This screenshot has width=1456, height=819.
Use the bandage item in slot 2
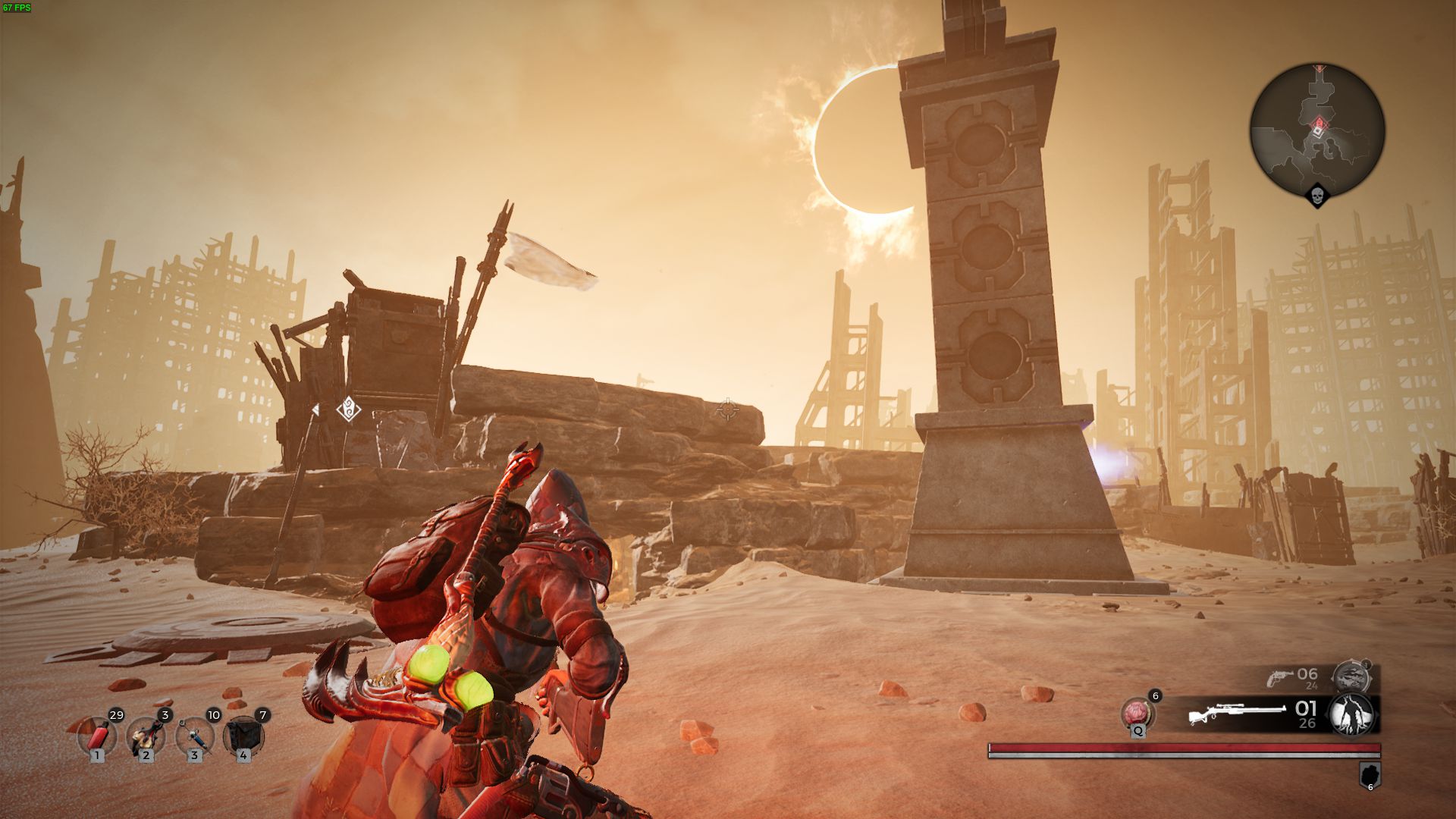pyautogui.click(x=146, y=736)
